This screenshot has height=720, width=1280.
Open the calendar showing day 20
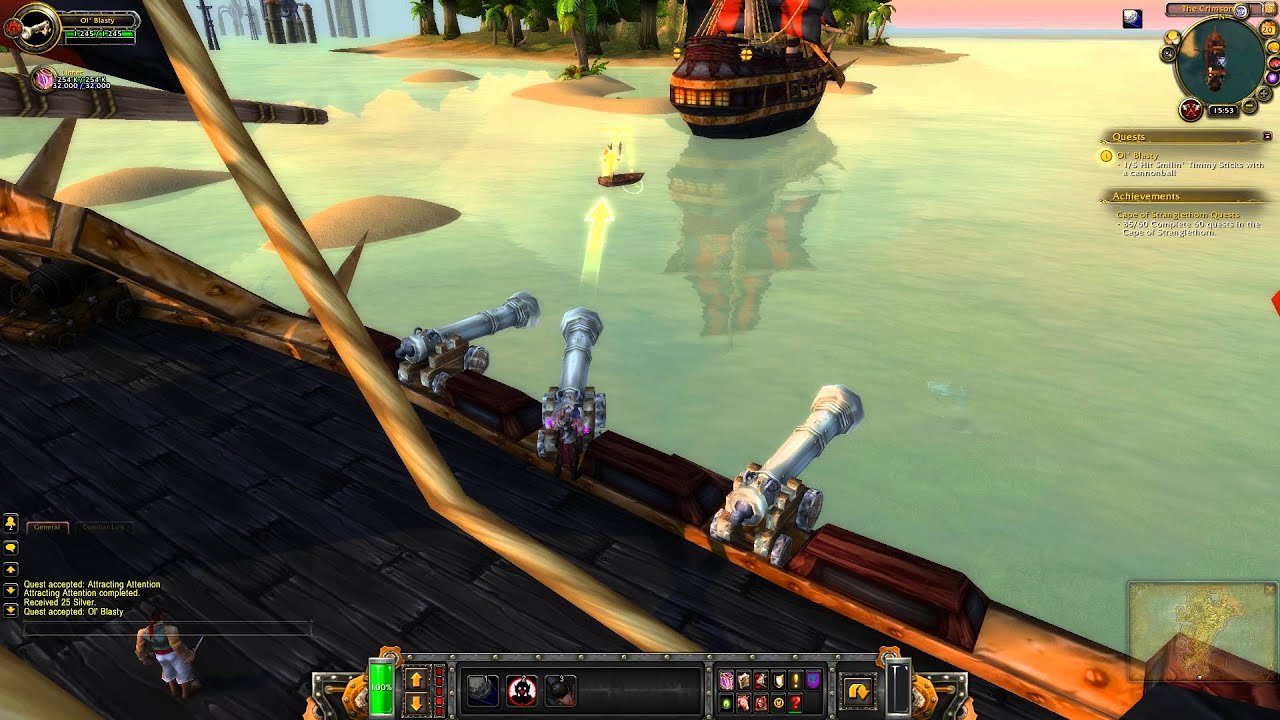(x=1268, y=28)
